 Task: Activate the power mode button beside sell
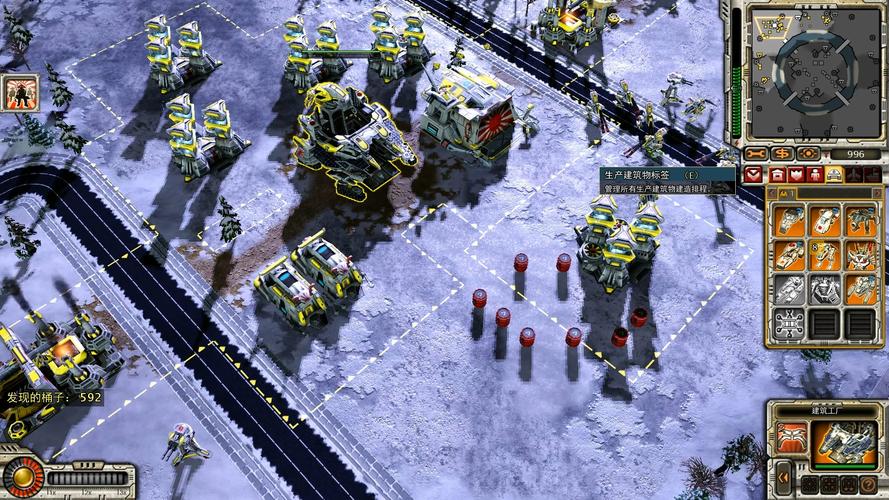click(807, 154)
